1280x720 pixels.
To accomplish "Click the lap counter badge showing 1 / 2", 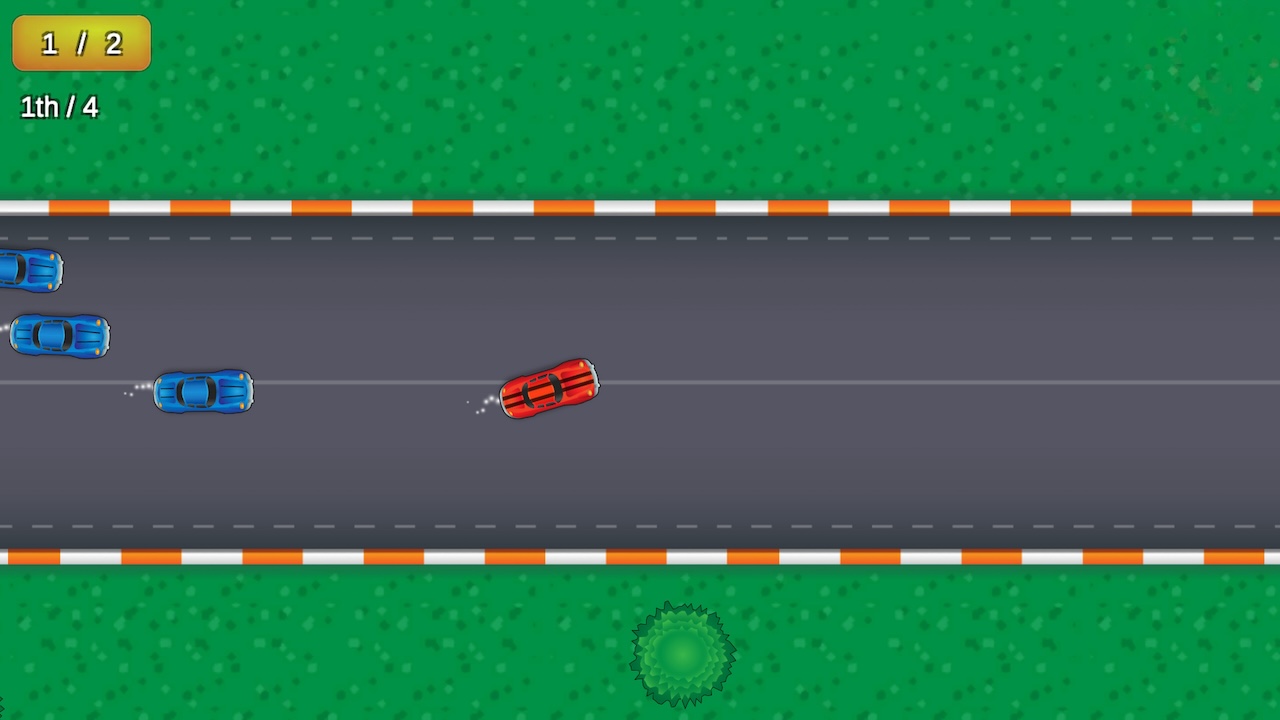I will pos(80,43).
